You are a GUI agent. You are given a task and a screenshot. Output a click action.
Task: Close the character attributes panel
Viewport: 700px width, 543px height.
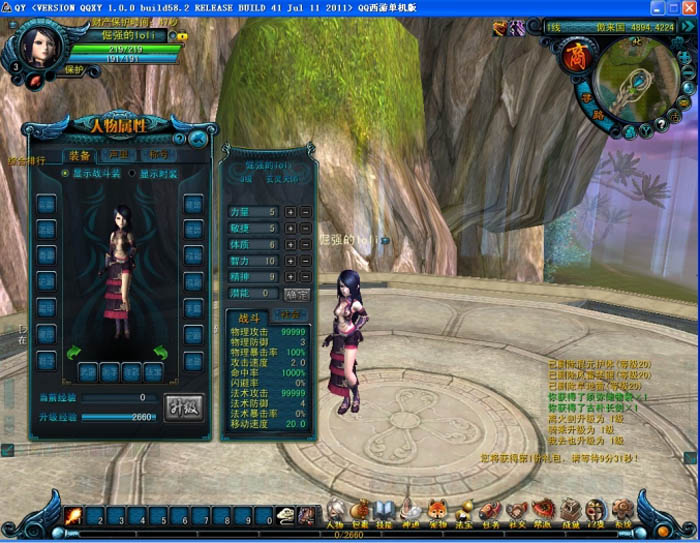199,139
